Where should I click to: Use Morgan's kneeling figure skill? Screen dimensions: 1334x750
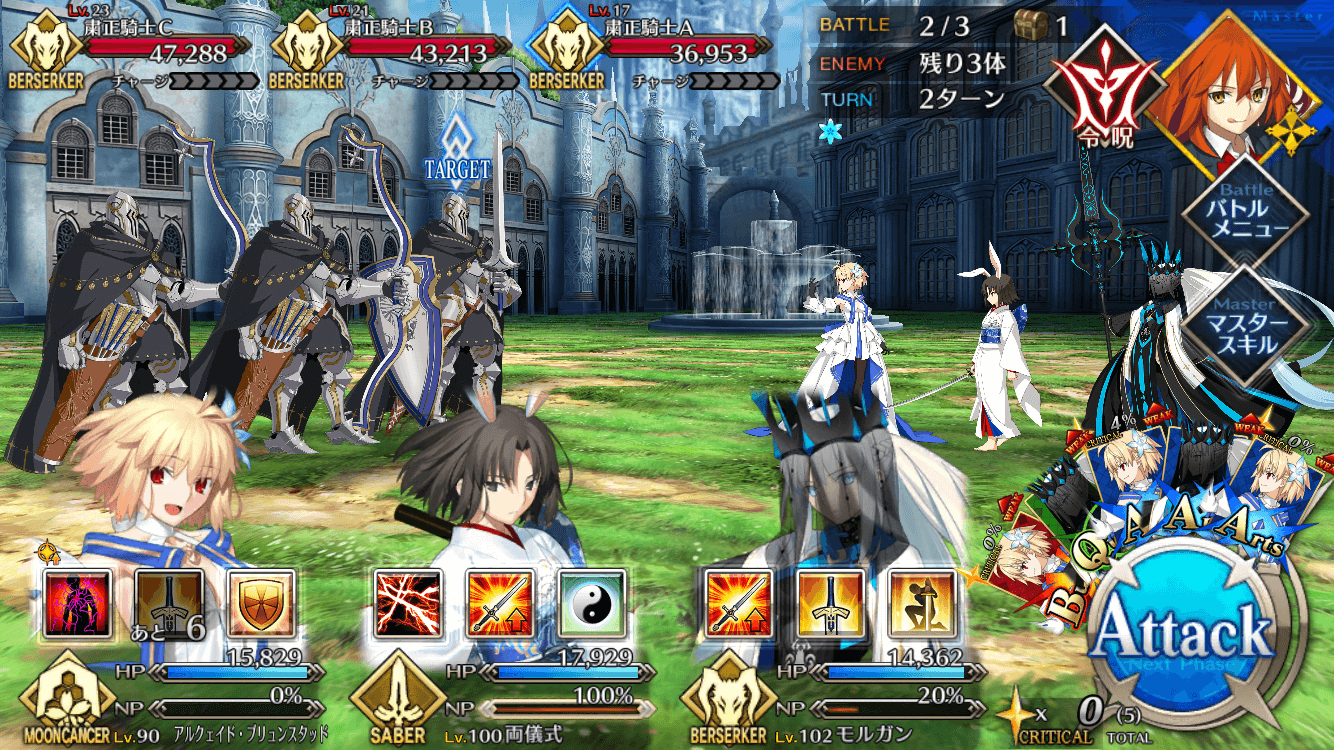click(x=923, y=603)
